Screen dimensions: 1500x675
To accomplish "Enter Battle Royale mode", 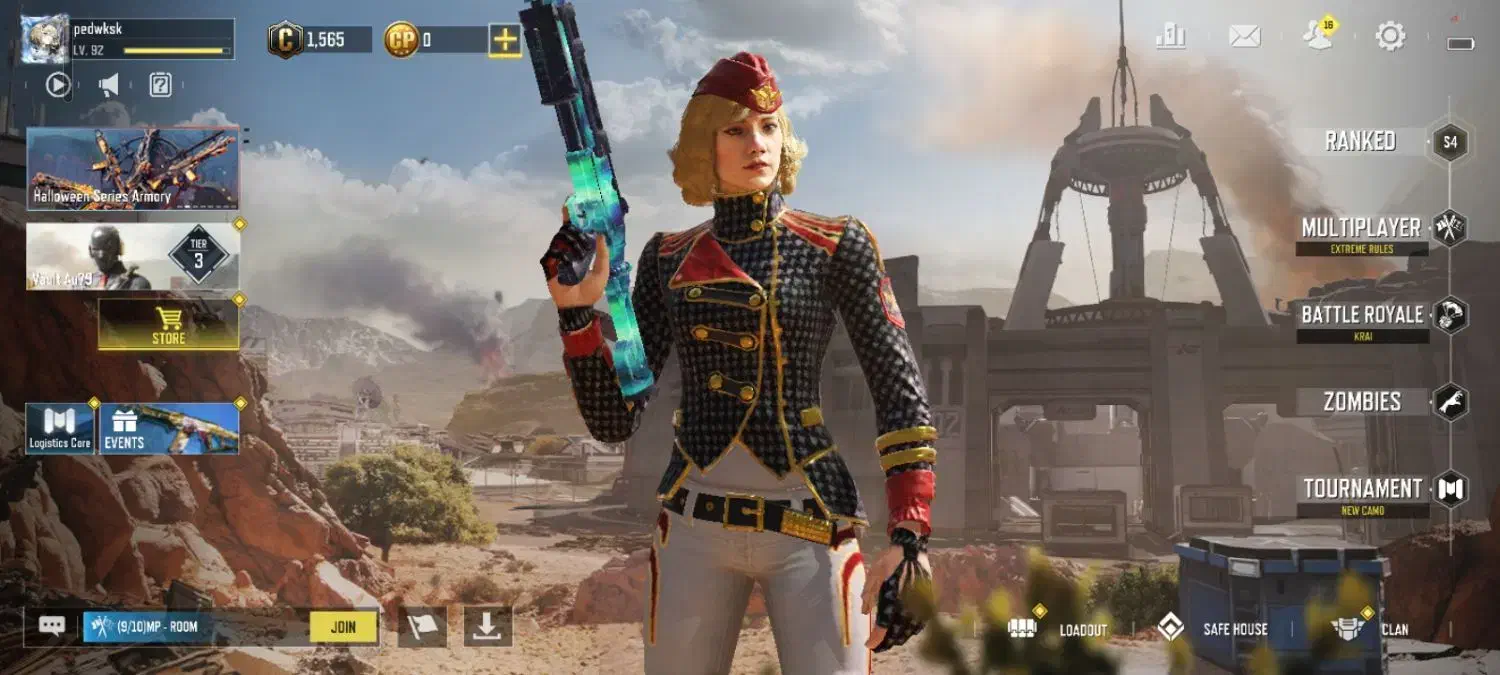I will [x=1362, y=316].
